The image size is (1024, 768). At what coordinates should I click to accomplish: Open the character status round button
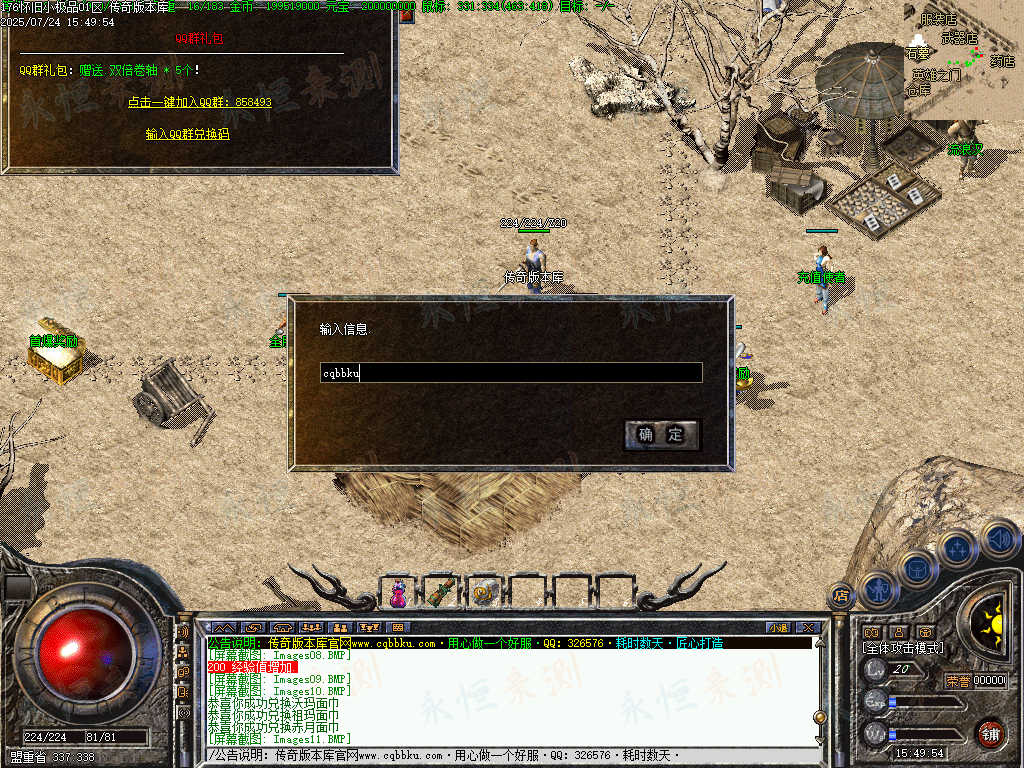878,588
